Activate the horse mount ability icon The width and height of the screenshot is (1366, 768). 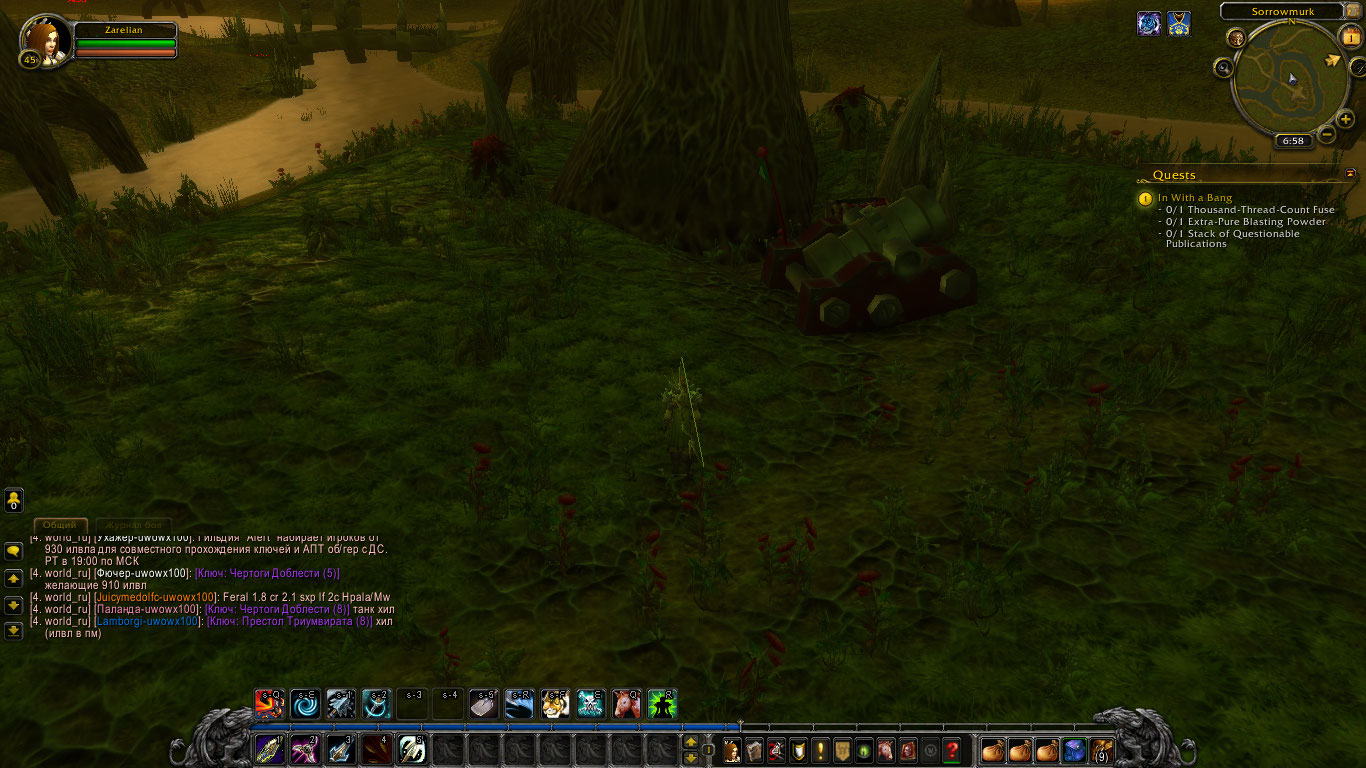626,704
